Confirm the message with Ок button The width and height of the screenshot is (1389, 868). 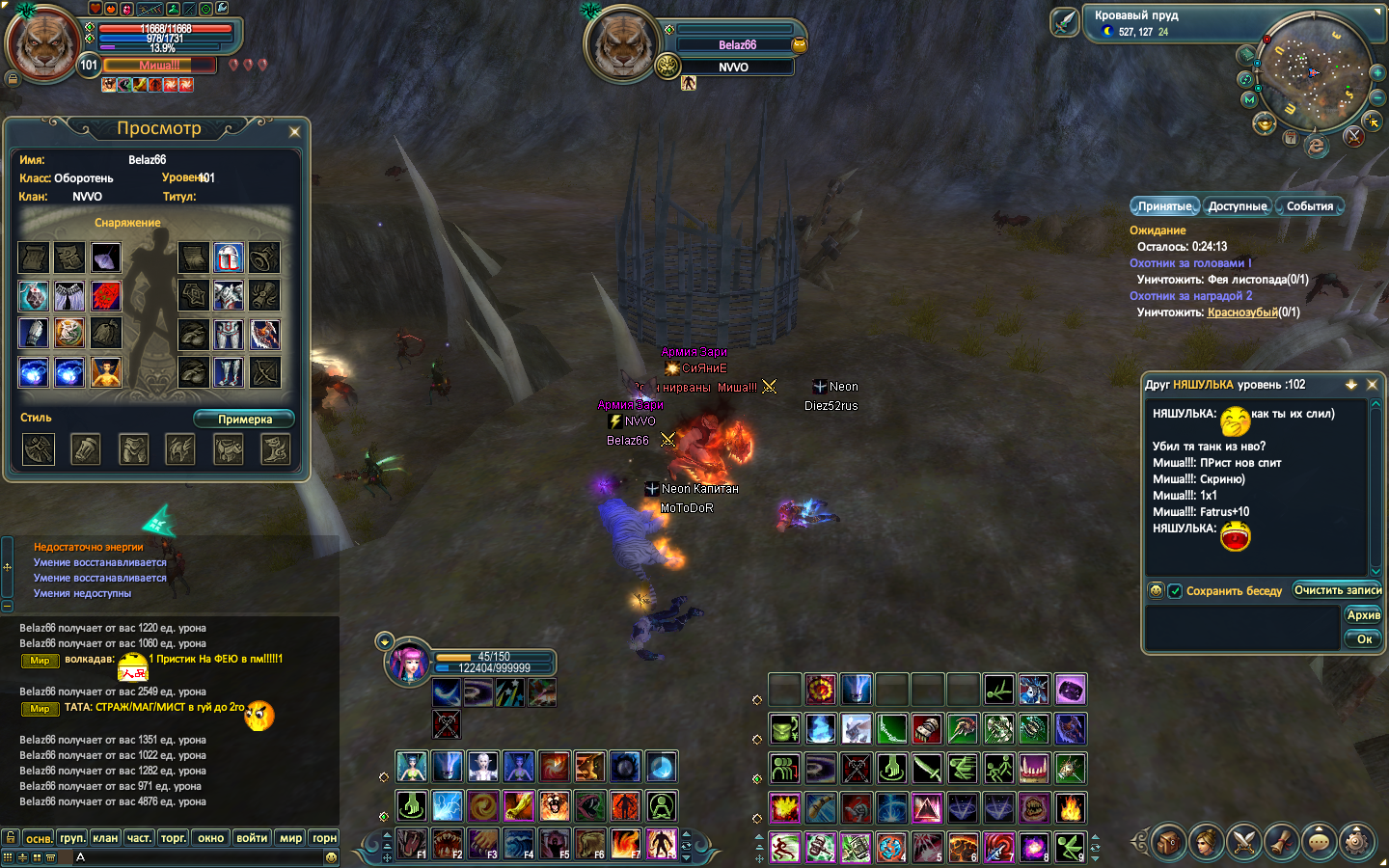[1363, 638]
